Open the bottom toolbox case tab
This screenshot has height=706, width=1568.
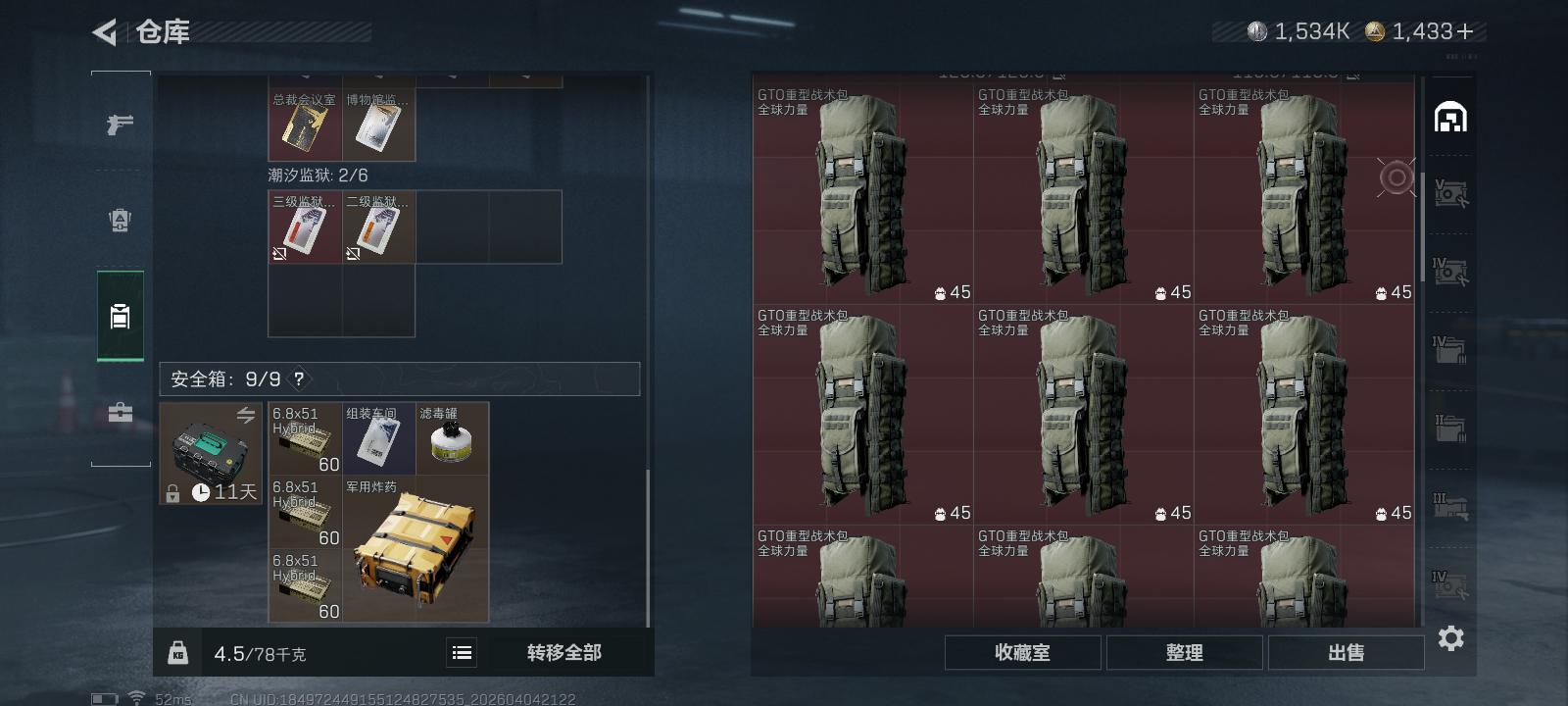(119, 412)
